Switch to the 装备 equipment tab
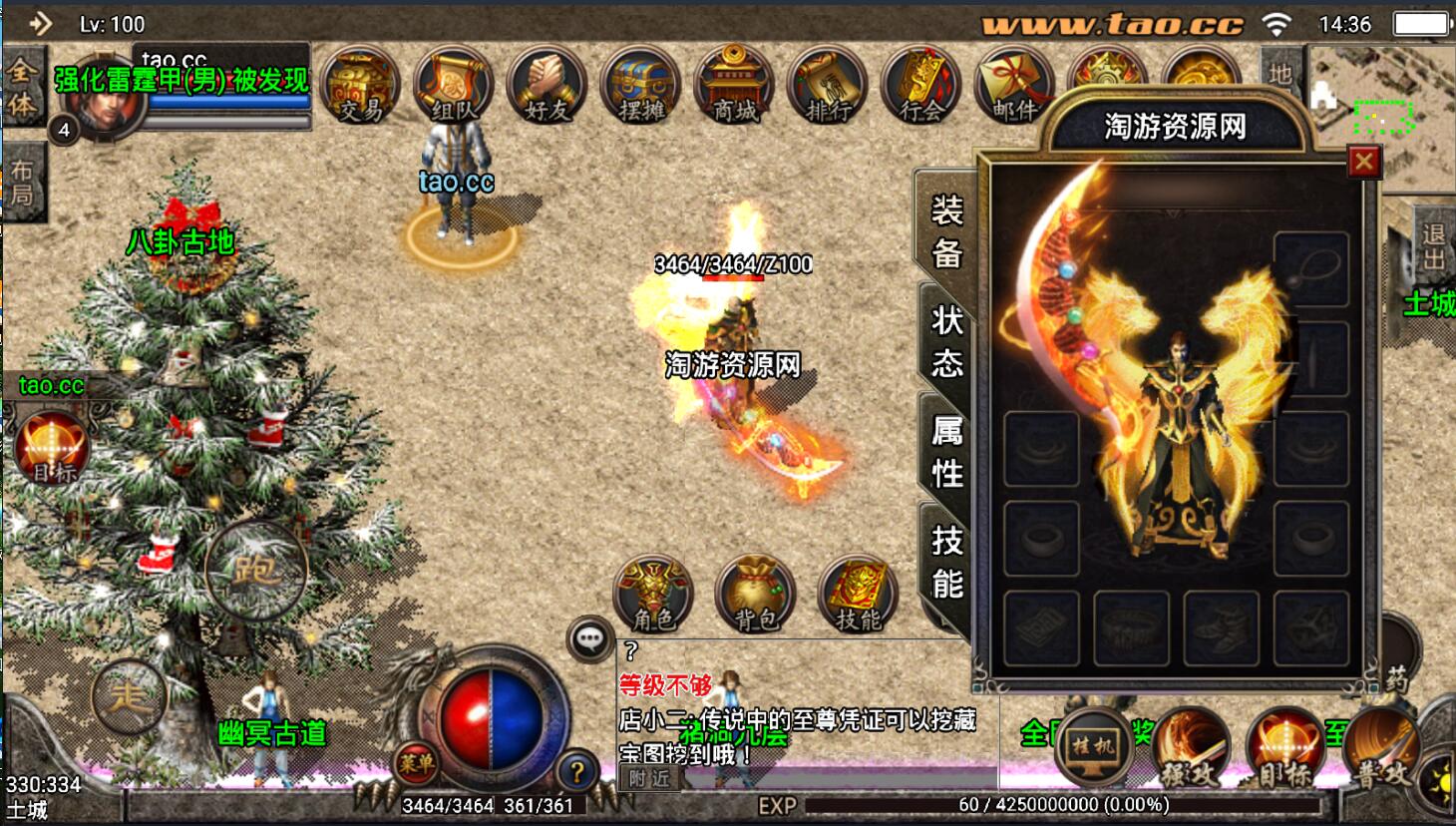The image size is (1456, 826). [945, 231]
